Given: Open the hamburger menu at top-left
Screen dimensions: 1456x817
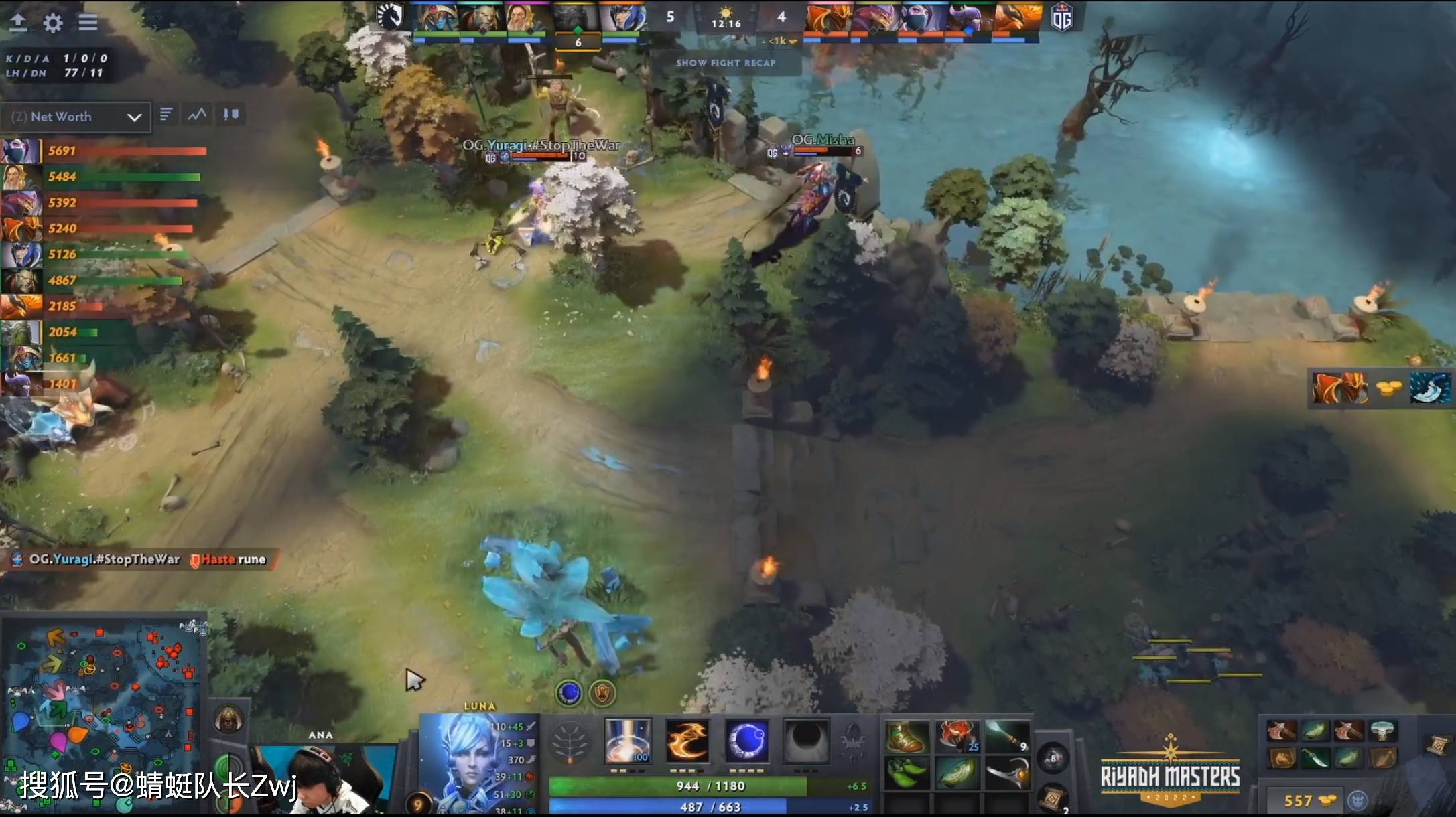Looking at the screenshot, I should [x=88, y=22].
